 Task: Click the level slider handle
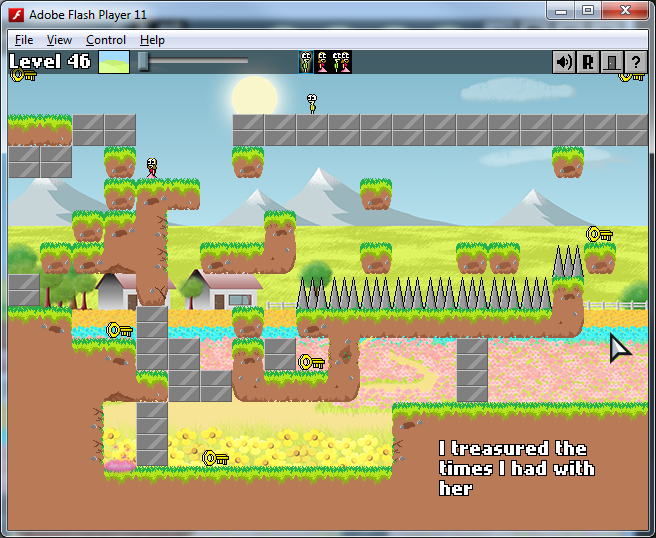point(144,62)
